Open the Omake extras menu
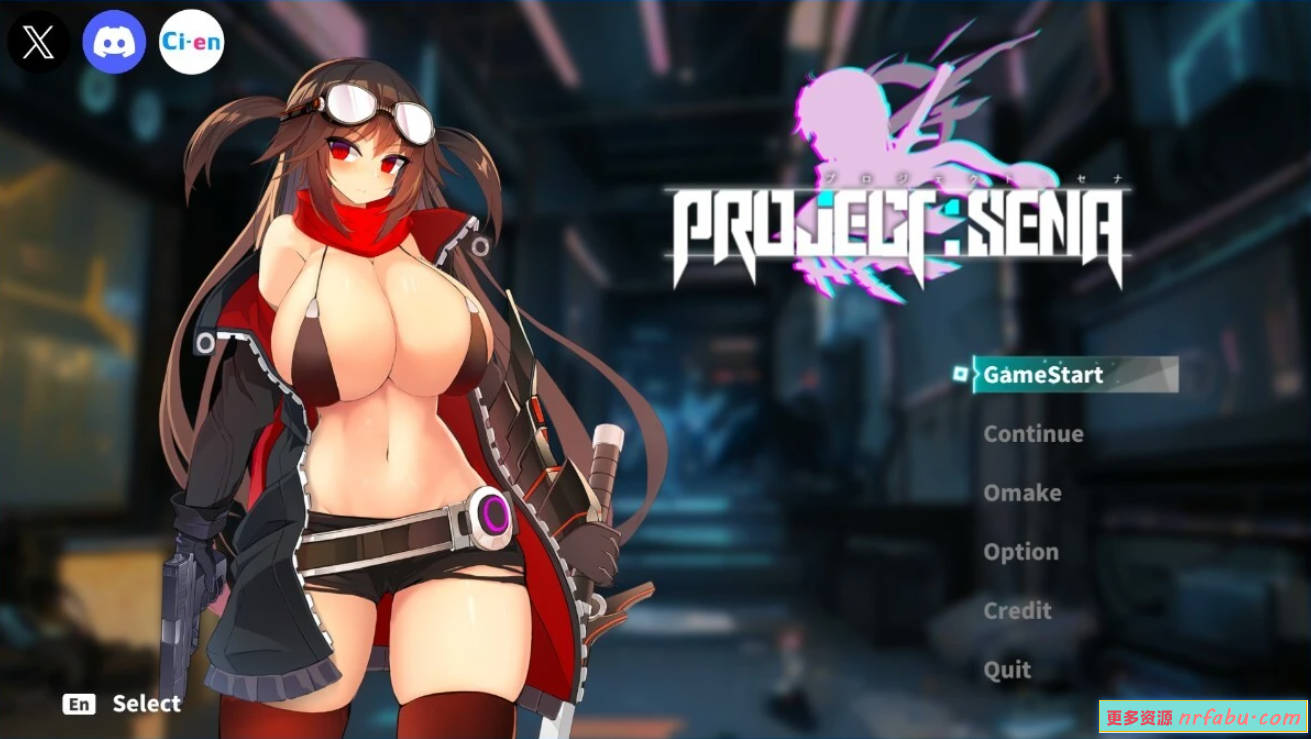 click(x=1021, y=492)
